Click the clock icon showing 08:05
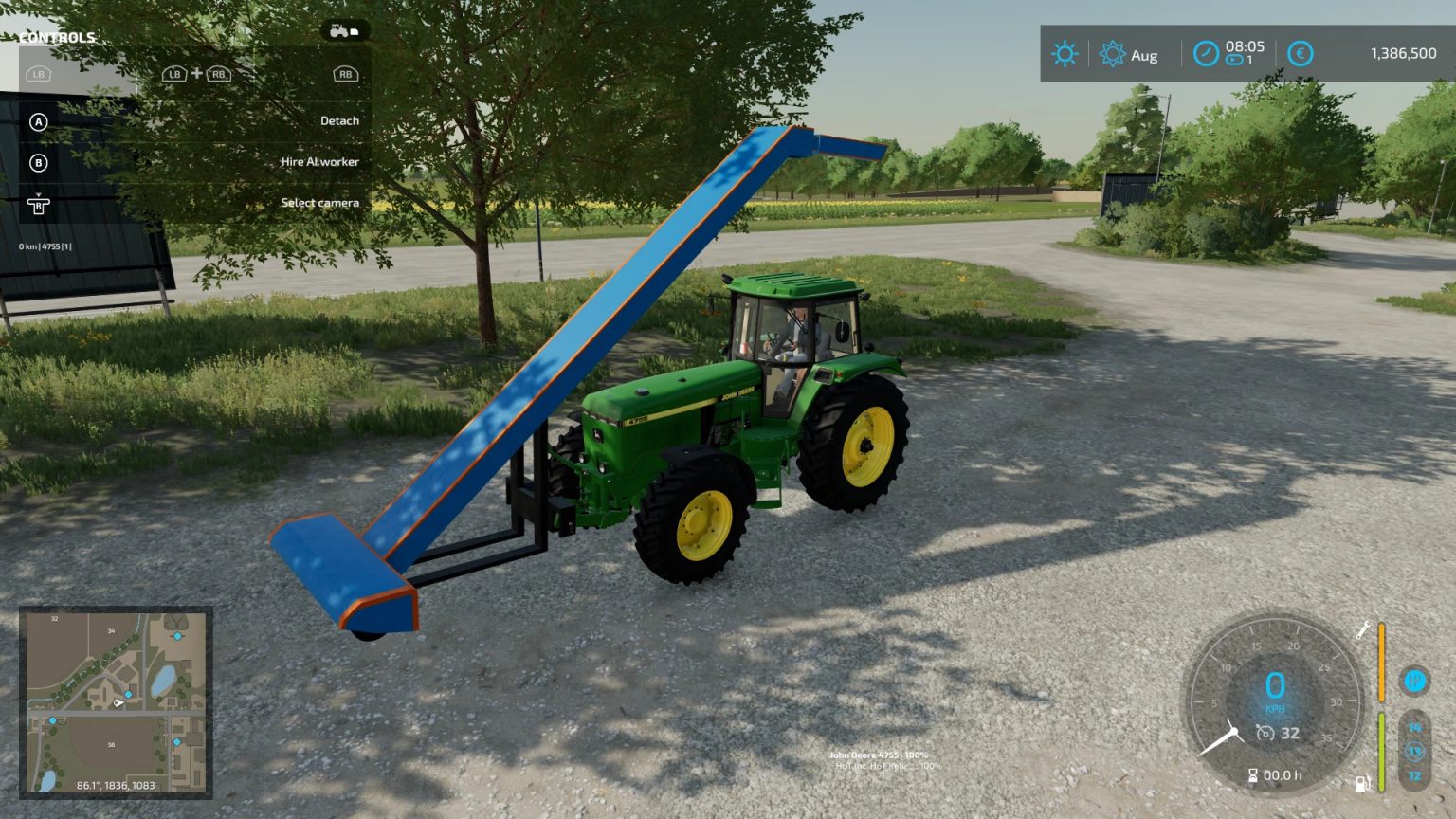 tap(1205, 54)
